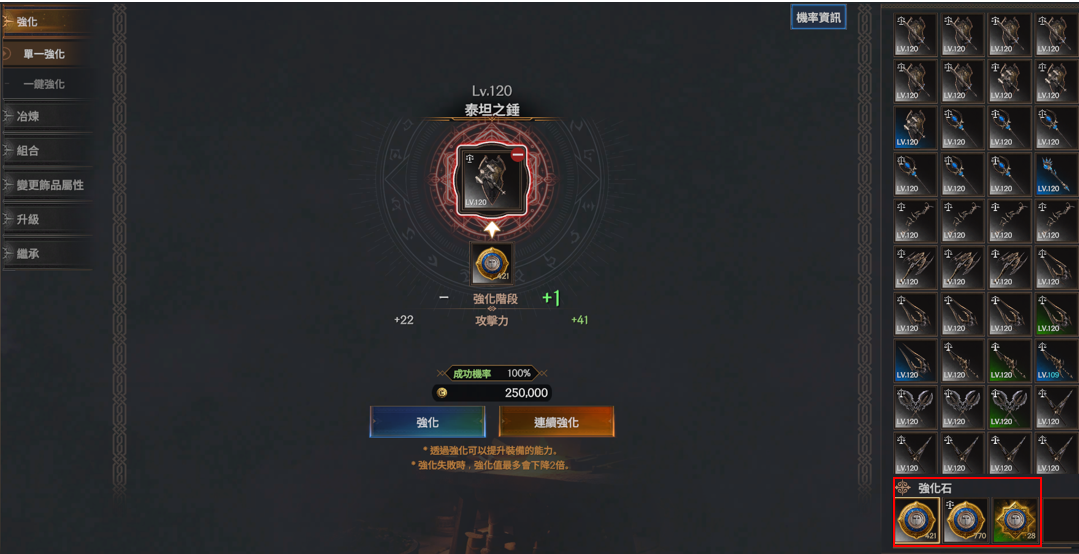The height and width of the screenshot is (554, 1079).
Task: Pick the glowing enhancement stone with 28 count
Action: click(x=1013, y=521)
